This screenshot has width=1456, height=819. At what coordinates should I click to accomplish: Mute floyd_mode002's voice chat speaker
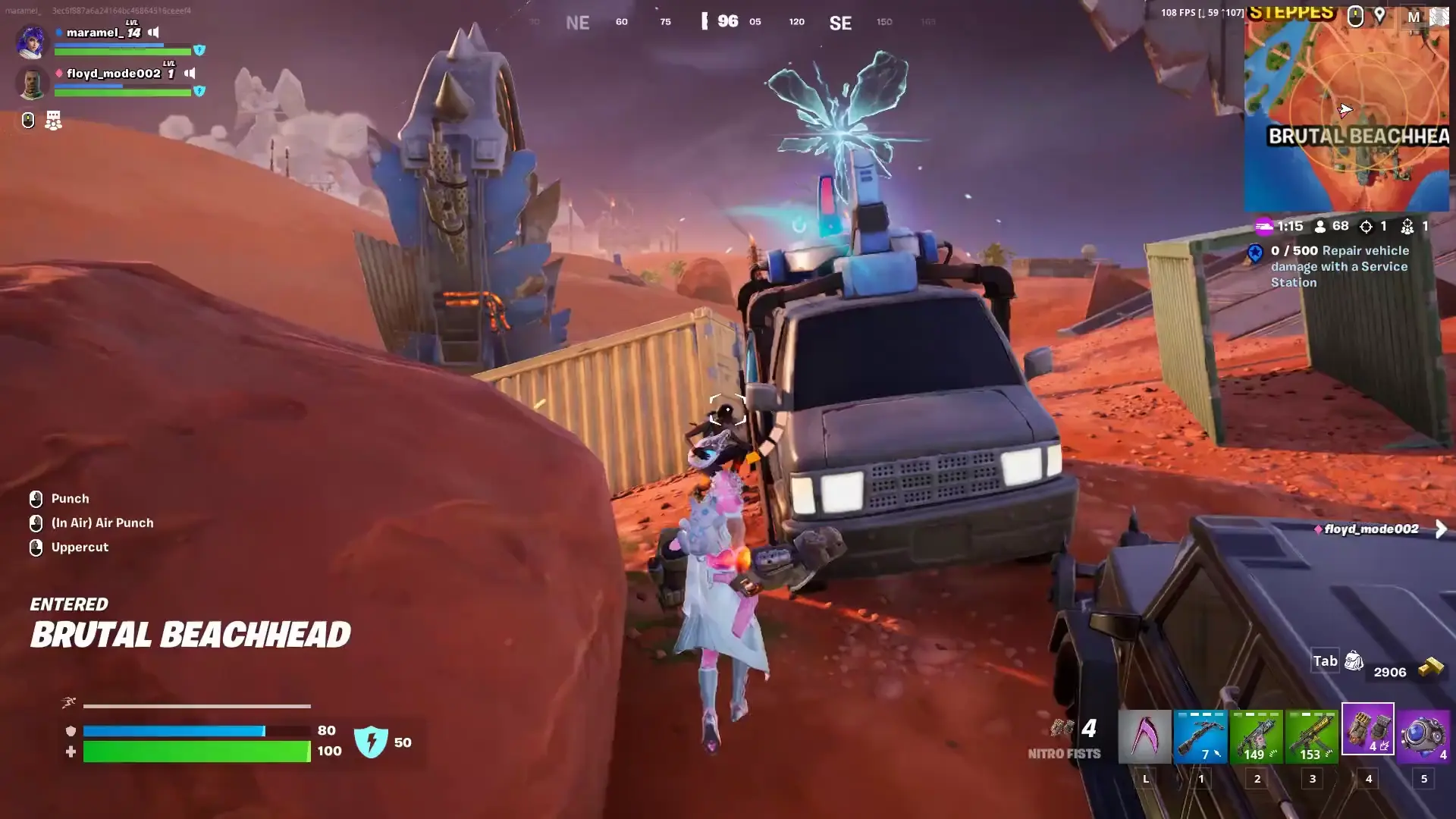[x=190, y=74]
